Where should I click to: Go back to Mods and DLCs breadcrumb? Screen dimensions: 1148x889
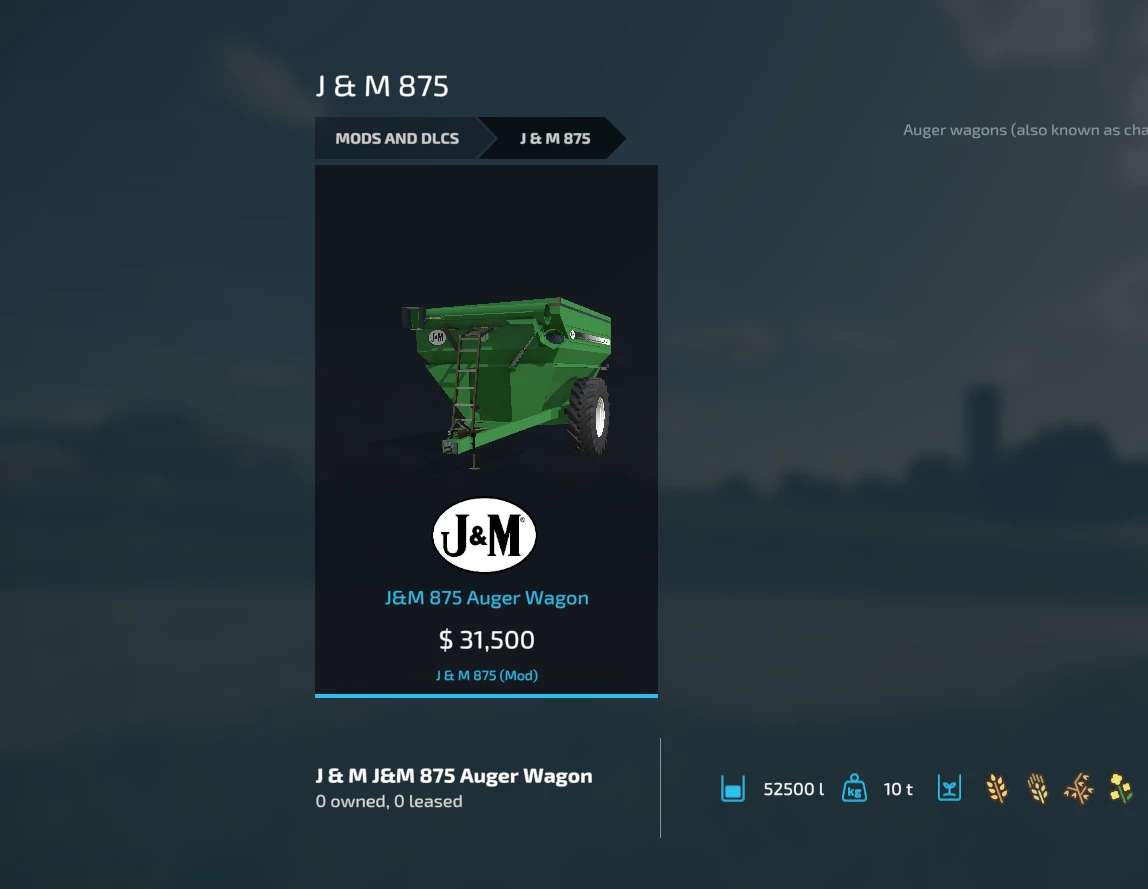(x=397, y=139)
